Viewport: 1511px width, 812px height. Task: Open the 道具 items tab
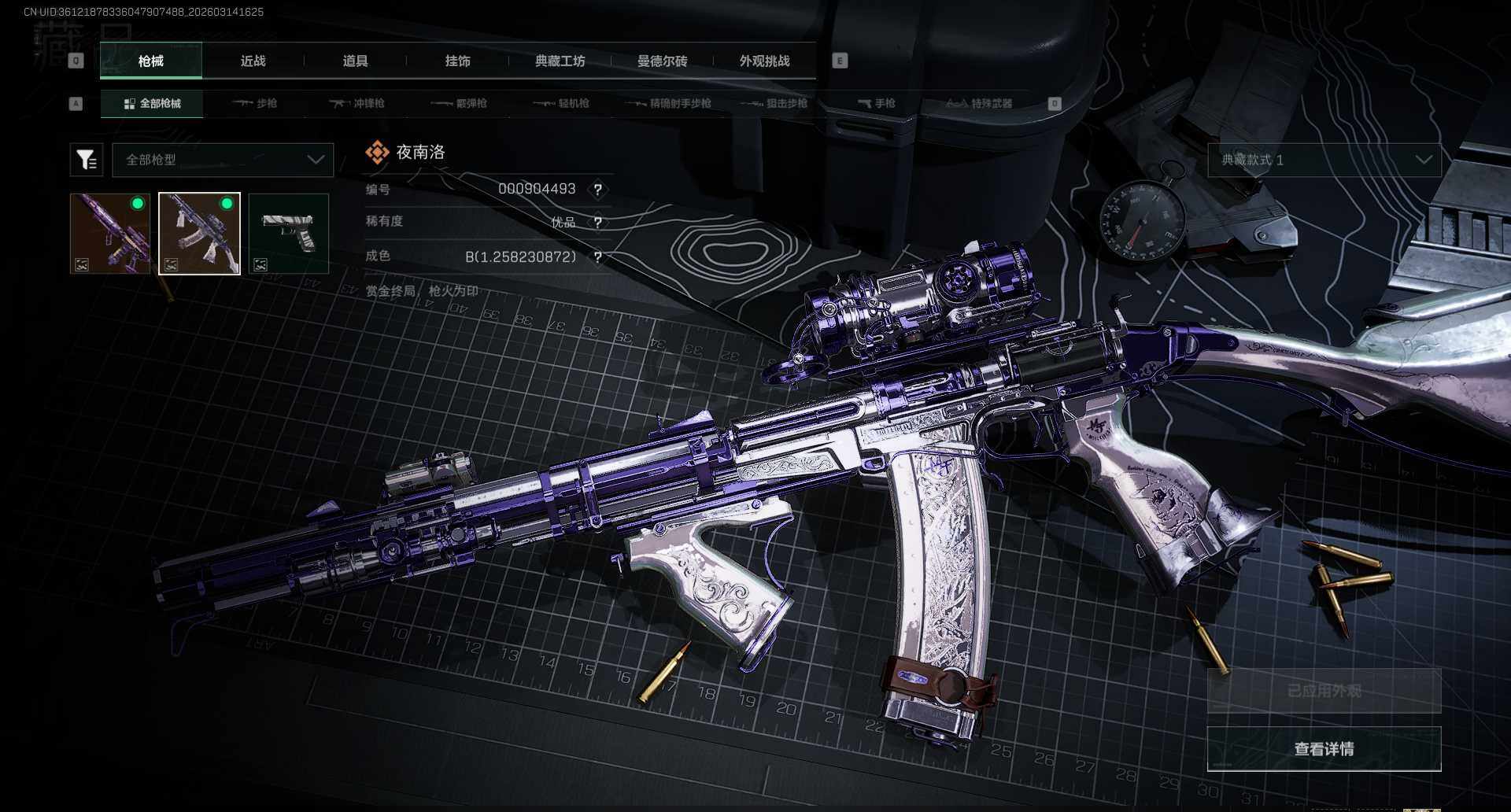(355, 61)
